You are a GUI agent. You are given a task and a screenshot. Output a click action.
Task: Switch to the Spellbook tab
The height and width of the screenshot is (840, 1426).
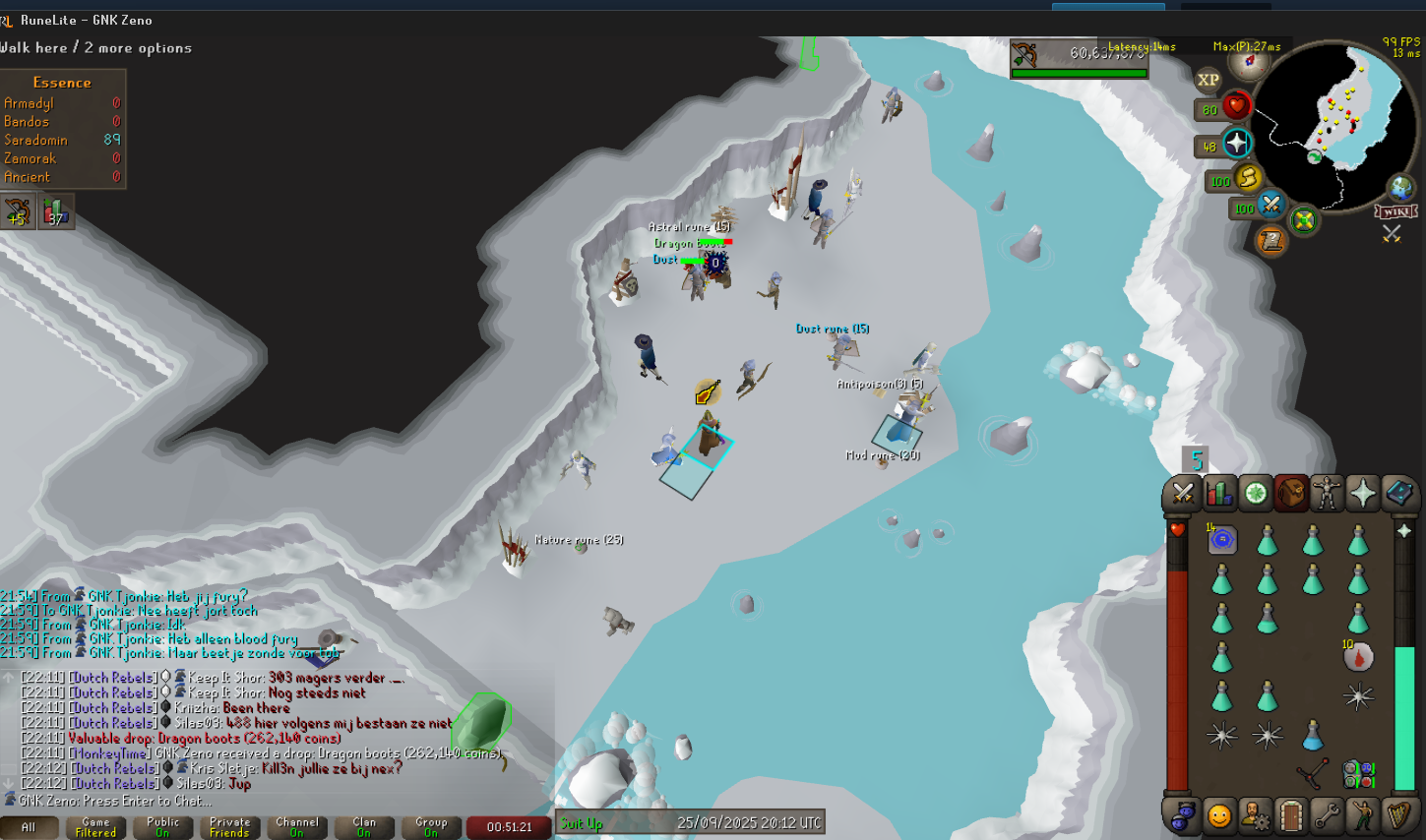coord(1398,493)
